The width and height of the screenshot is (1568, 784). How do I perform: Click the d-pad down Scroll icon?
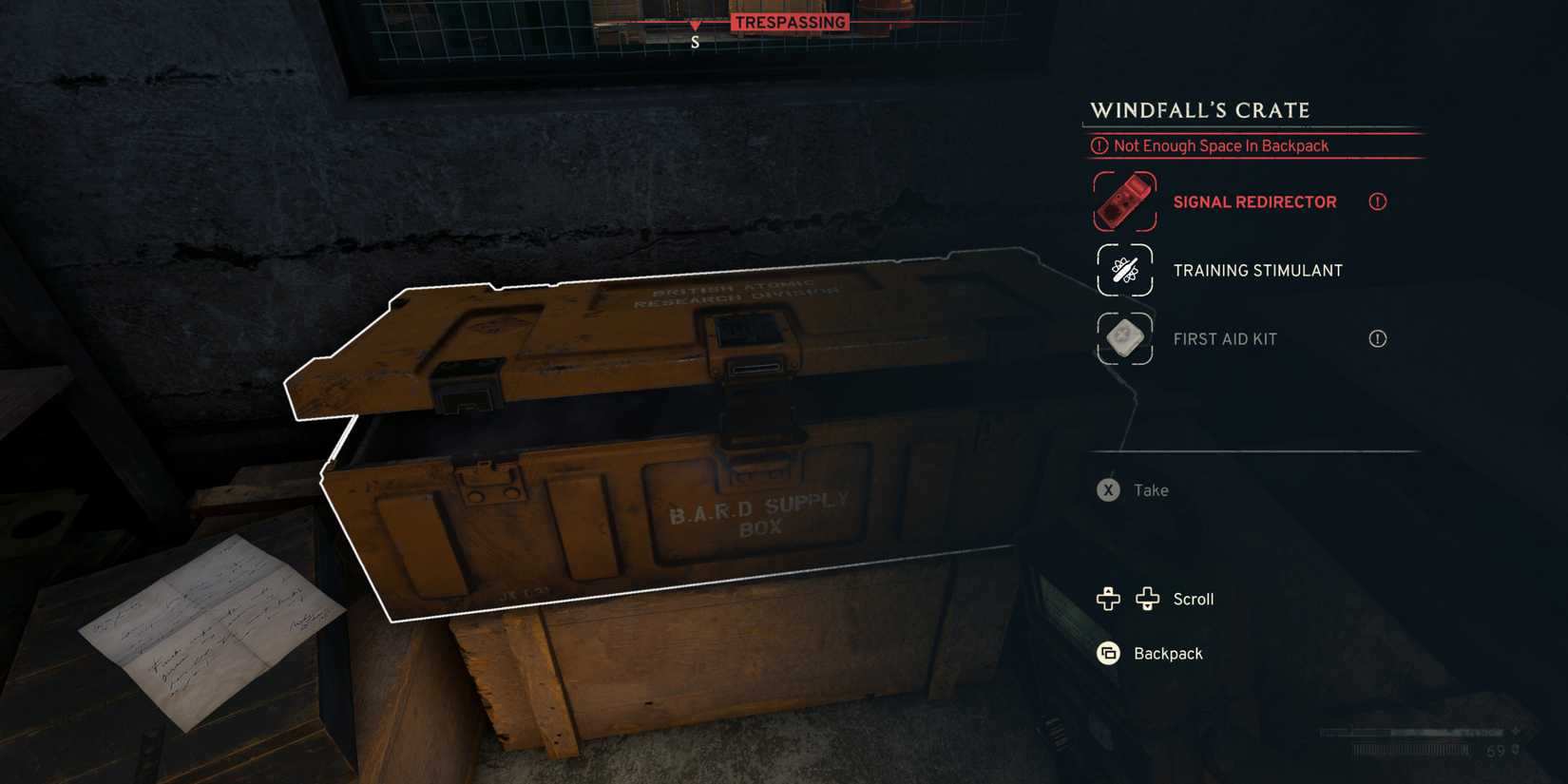[x=1148, y=599]
